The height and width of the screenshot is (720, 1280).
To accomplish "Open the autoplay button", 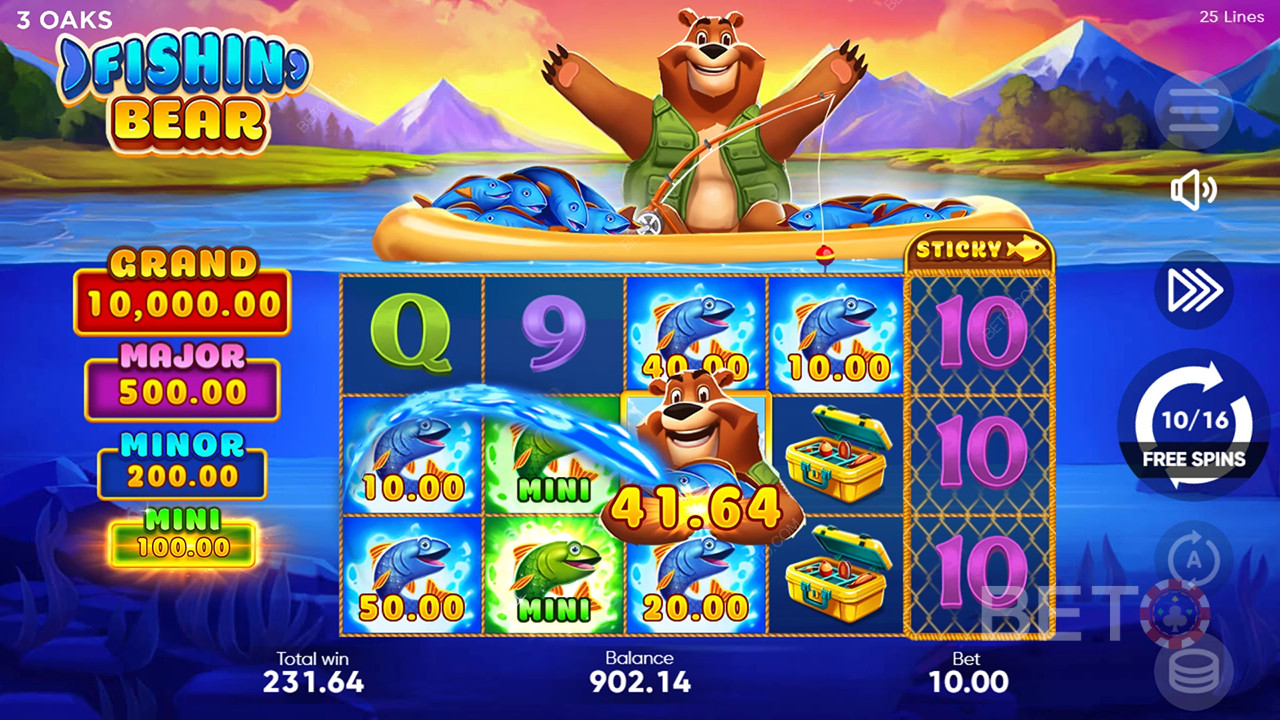I will (1193, 560).
